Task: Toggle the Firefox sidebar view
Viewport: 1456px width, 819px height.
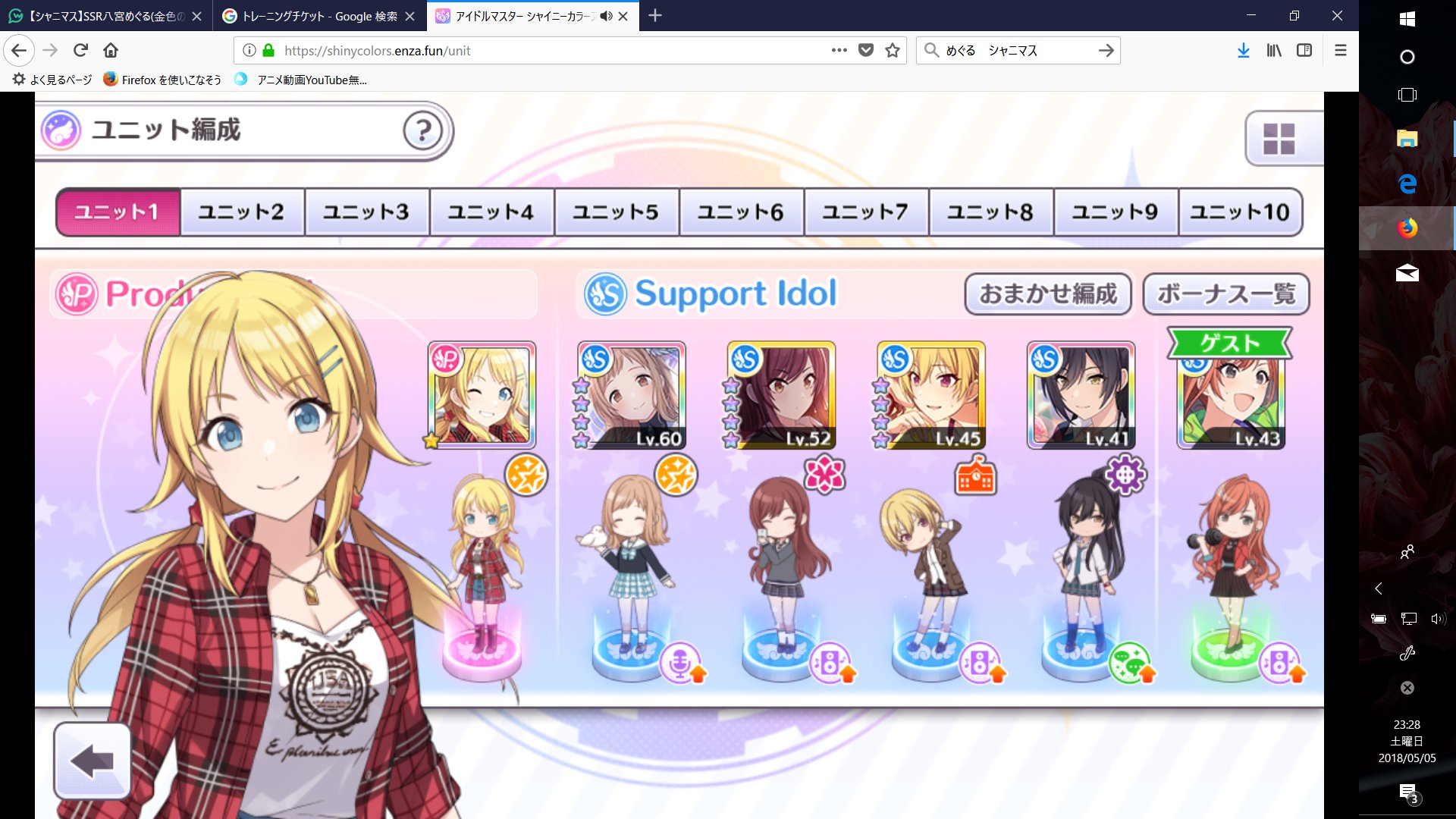Action: (1306, 50)
